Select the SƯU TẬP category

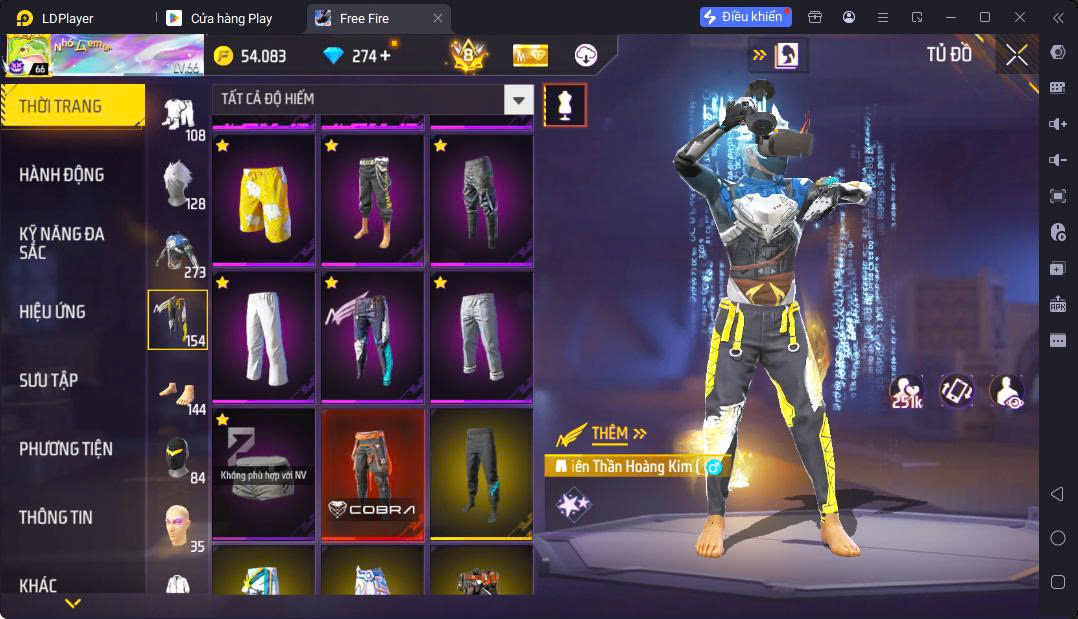pos(48,380)
